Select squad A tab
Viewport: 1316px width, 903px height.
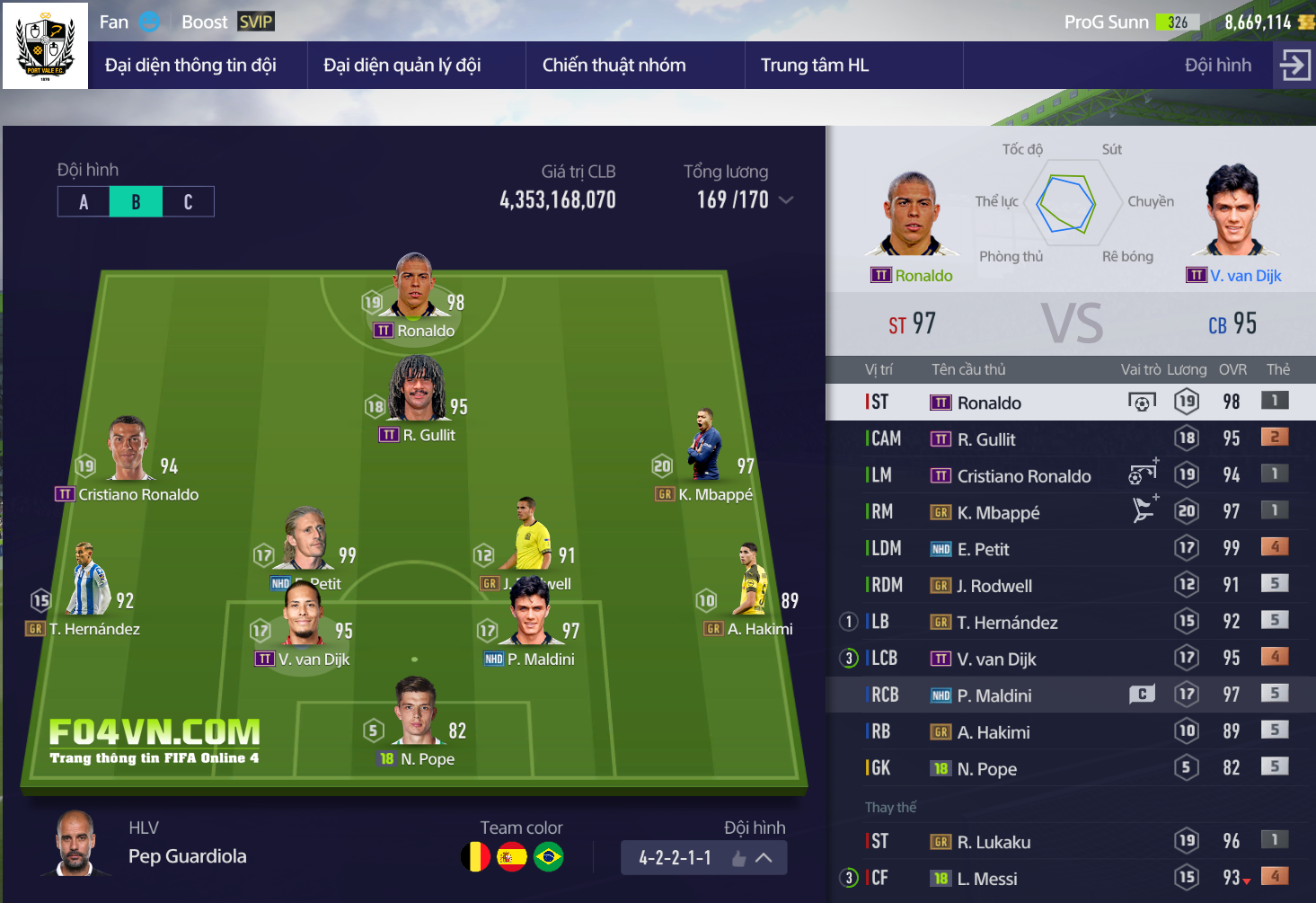(x=84, y=202)
